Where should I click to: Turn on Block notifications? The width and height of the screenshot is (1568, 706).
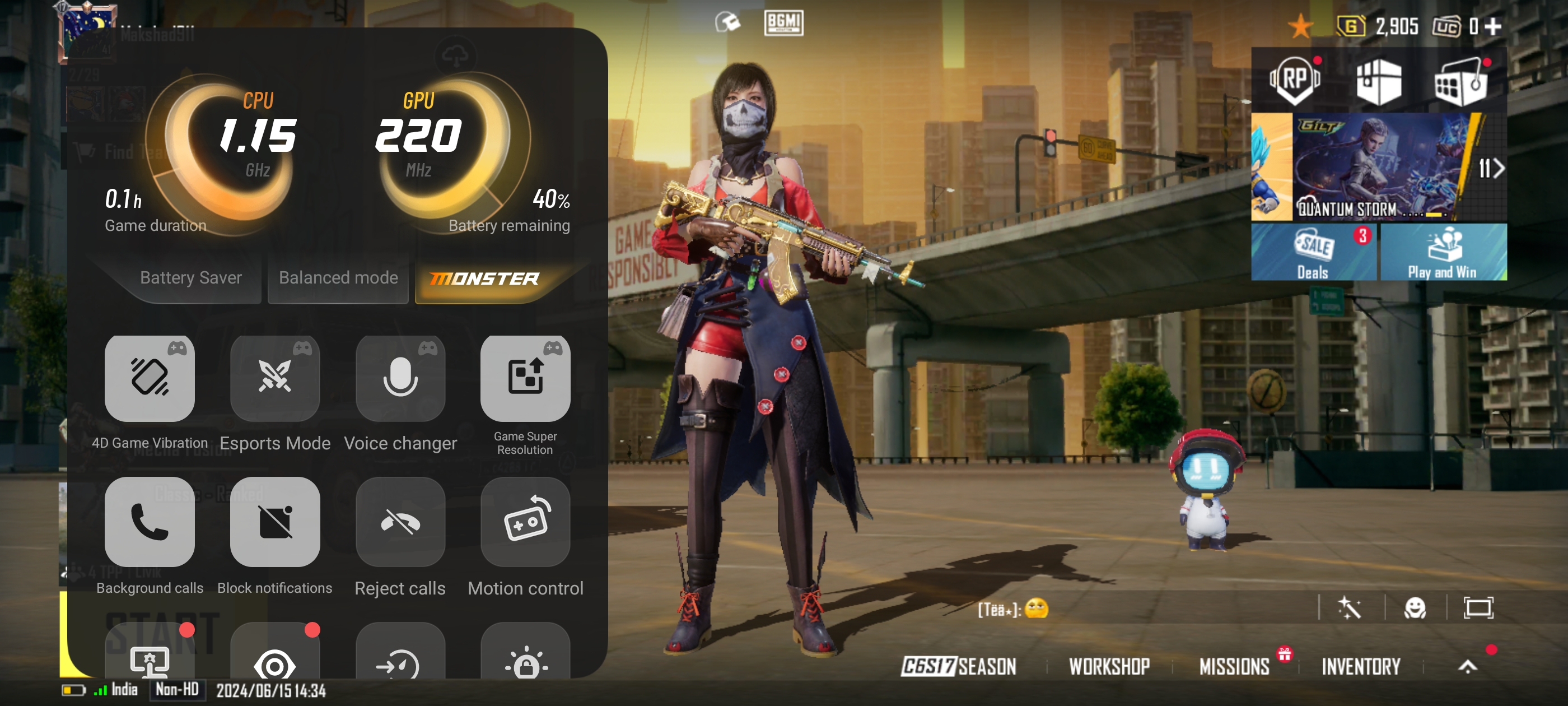275,522
